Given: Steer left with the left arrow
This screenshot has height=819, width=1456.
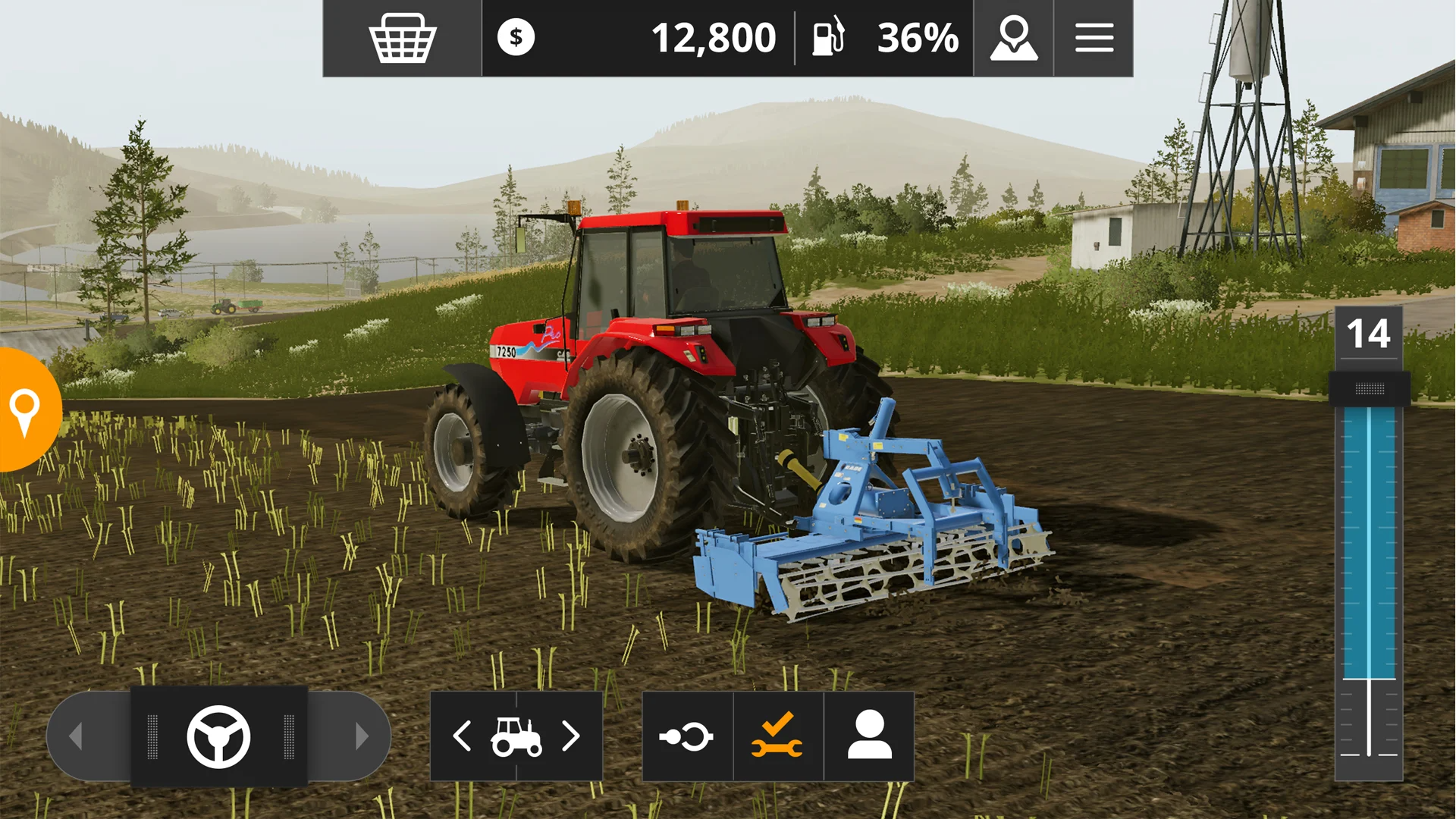Looking at the screenshot, I should click(x=76, y=736).
